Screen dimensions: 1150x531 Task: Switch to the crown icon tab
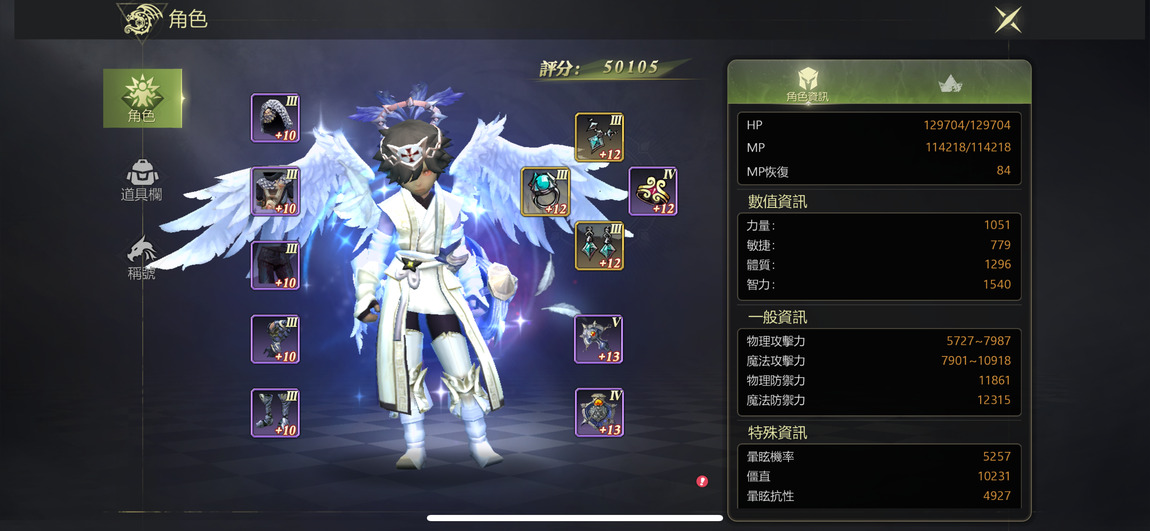click(950, 84)
